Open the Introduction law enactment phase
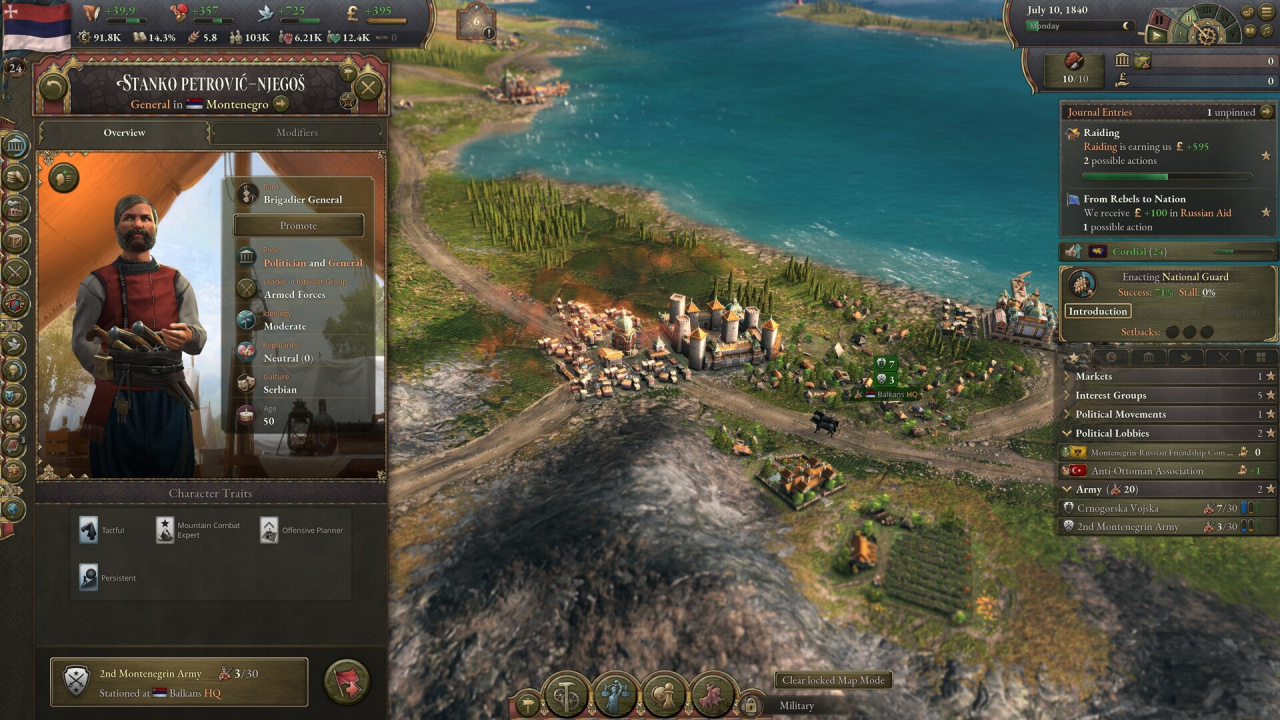This screenshot has width=1280, height=720. click(1097, 311)
